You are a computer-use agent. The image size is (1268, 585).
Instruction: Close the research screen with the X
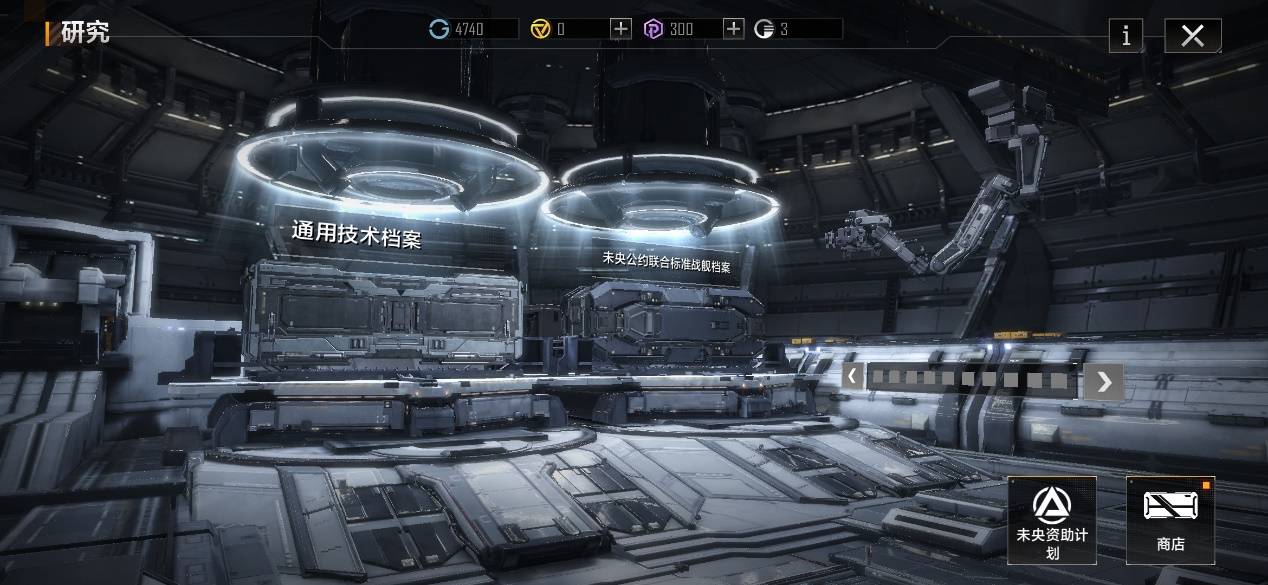pos(1192,36)
